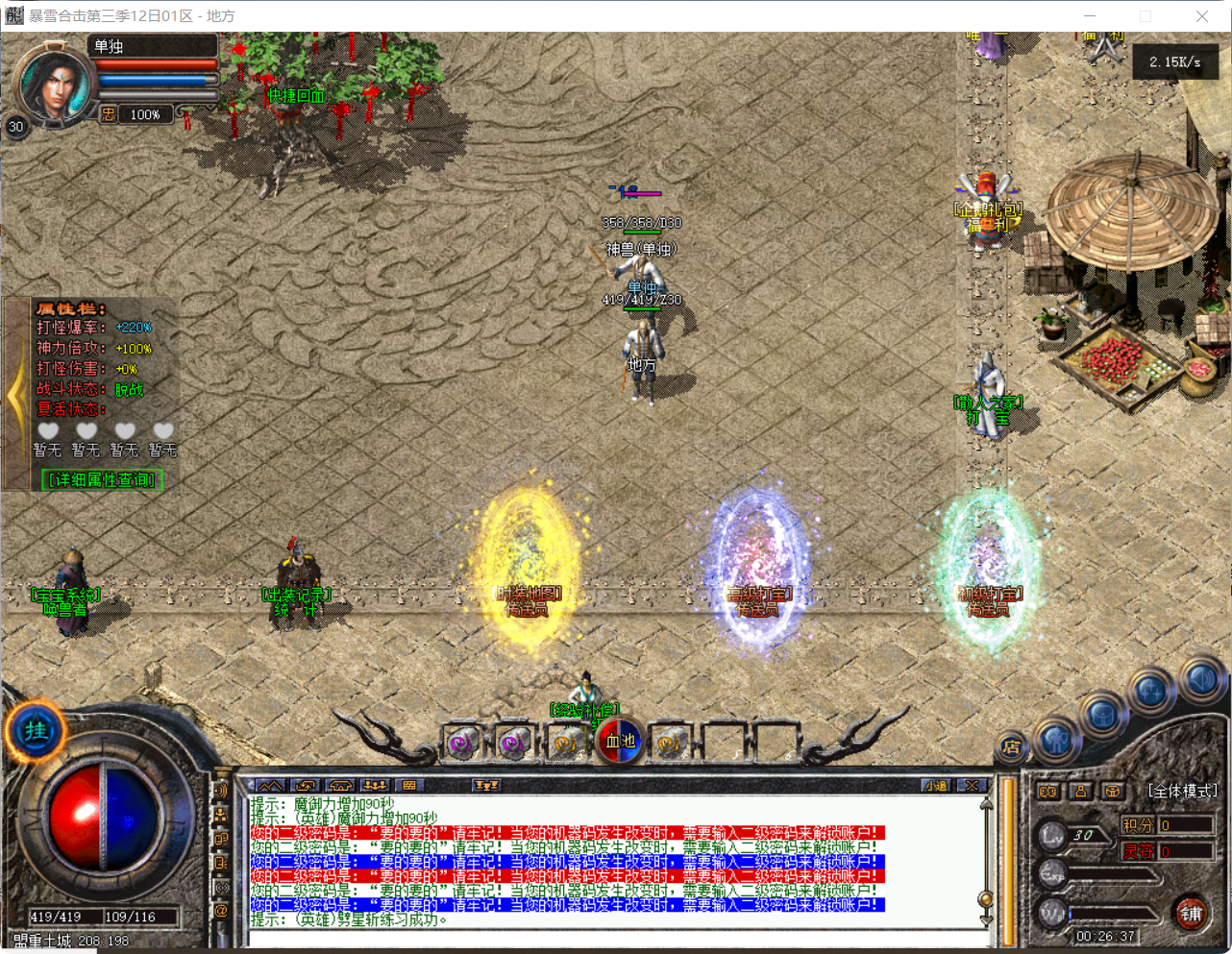Click the 小退 quick exit button
The height and width of the screenshot is (954, 1232).
tap(937, 786)
